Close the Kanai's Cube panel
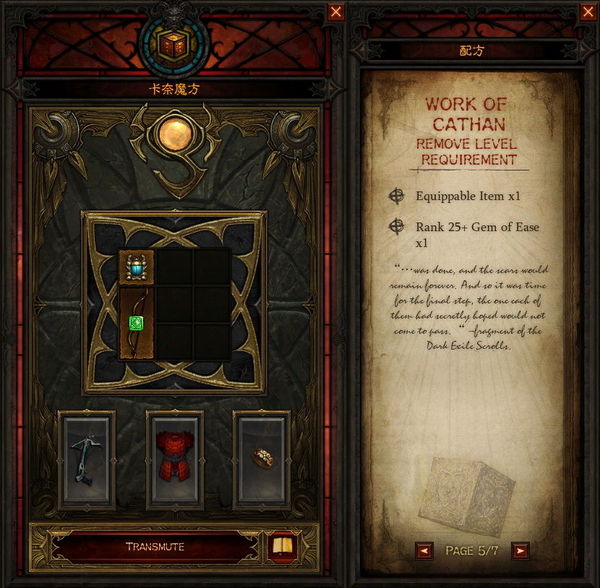Viewport: 600px width, 588px height. 336,12
